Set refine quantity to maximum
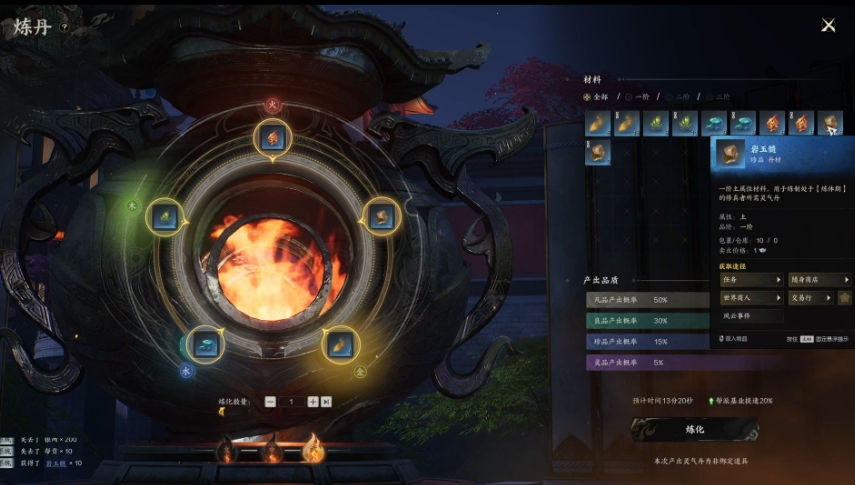The height and width of the screenshot is (485, 855). click(x=326, y=401)
